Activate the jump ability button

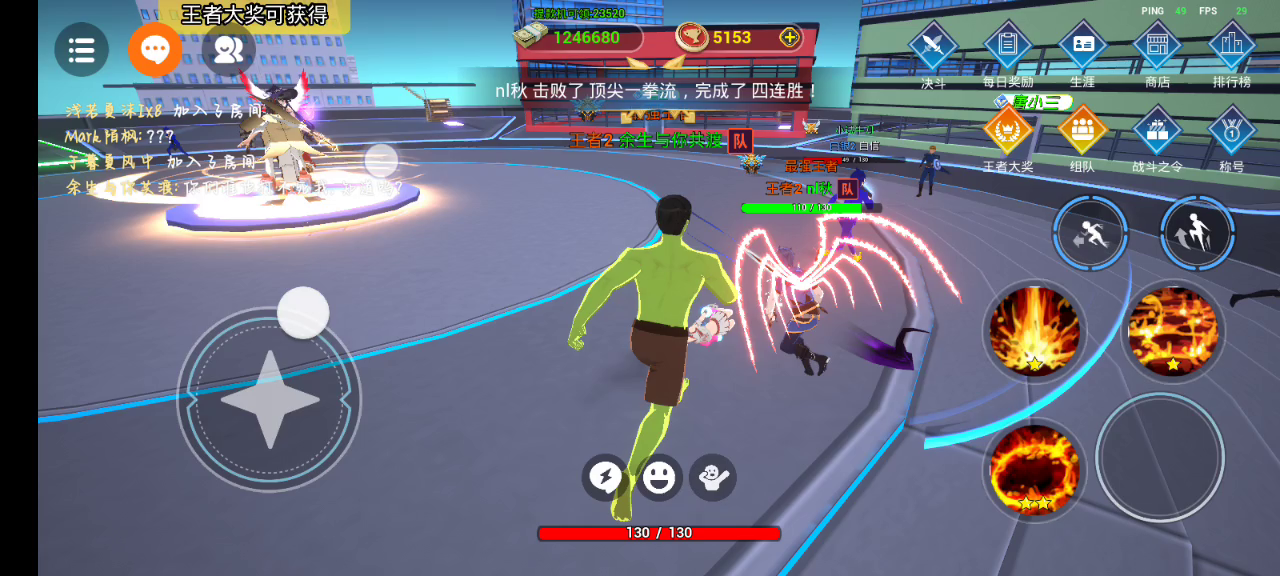tap(1198, 233)
